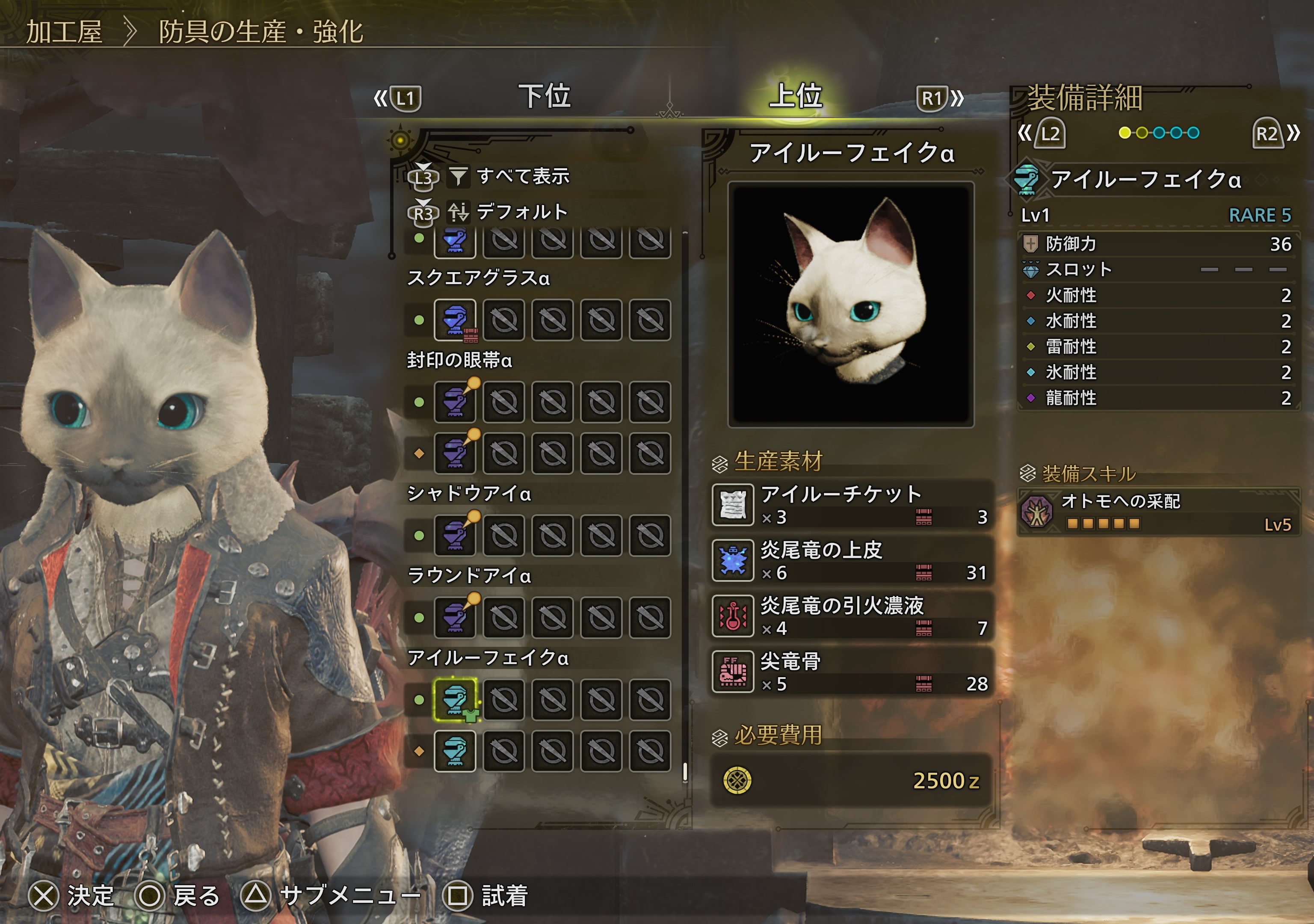Choose the orange-diamond 封印の眼帯α head slot
The image size is (1314, 924).
tap(454, 453)
